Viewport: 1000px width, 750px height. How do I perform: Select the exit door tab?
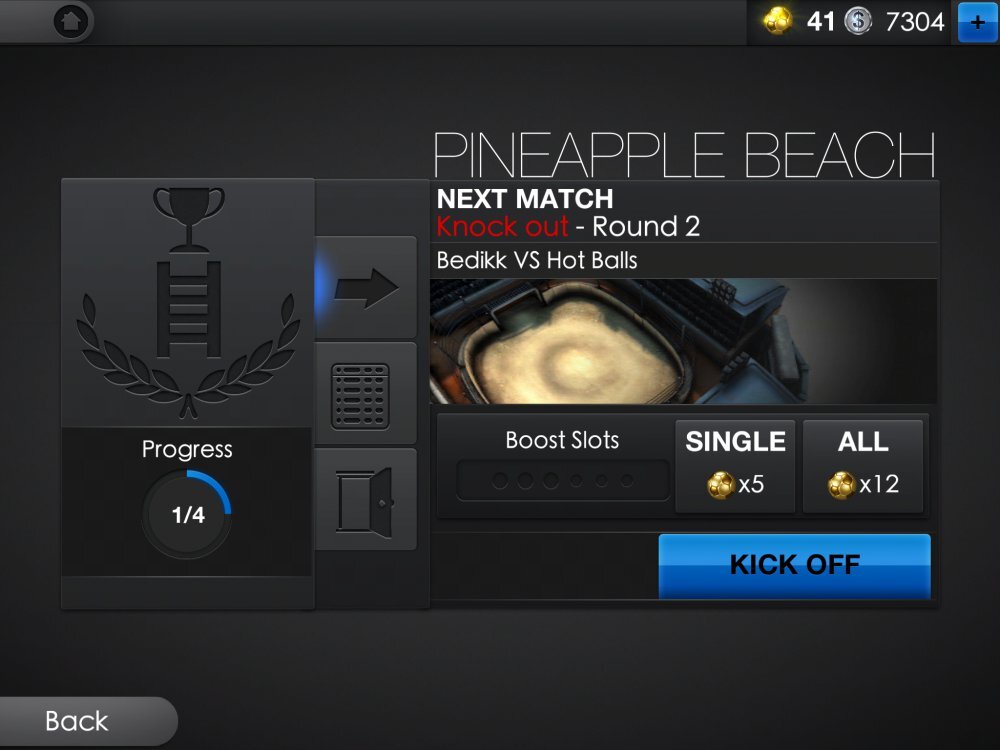[366, 499]
